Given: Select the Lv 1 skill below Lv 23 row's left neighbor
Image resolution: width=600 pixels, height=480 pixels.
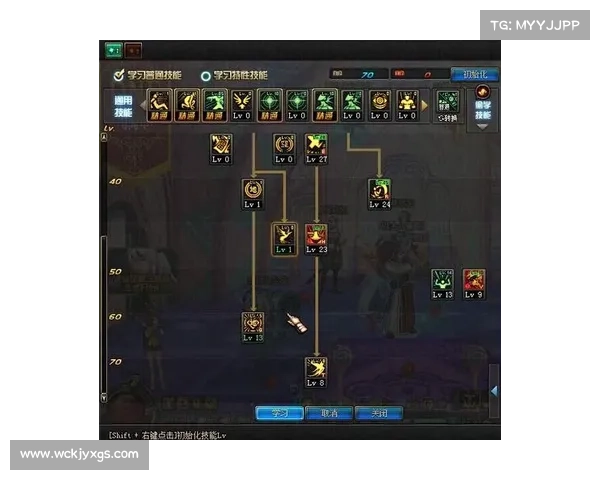Looking at the screenshot, I should tap(285, 236).
